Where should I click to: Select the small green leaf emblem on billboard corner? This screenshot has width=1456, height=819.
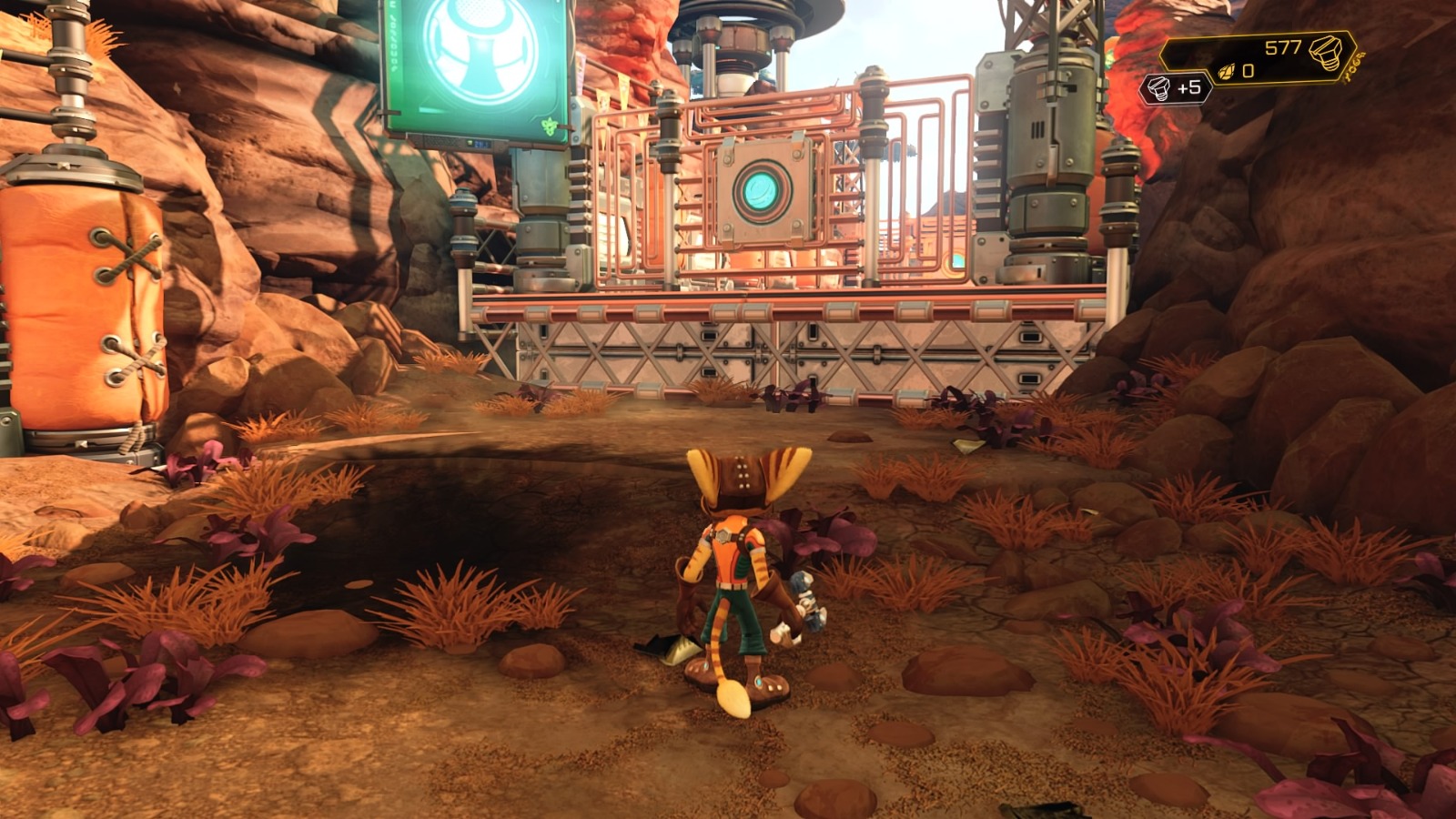[x=550, y=126]
